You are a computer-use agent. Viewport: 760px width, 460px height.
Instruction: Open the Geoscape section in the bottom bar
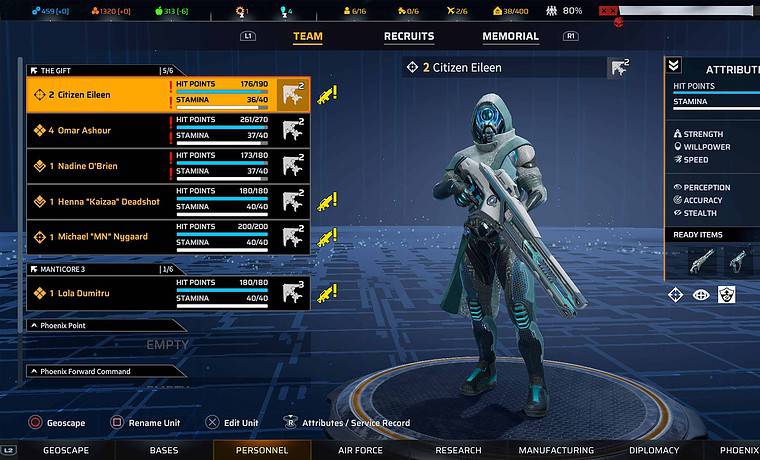tap(66, 451)
